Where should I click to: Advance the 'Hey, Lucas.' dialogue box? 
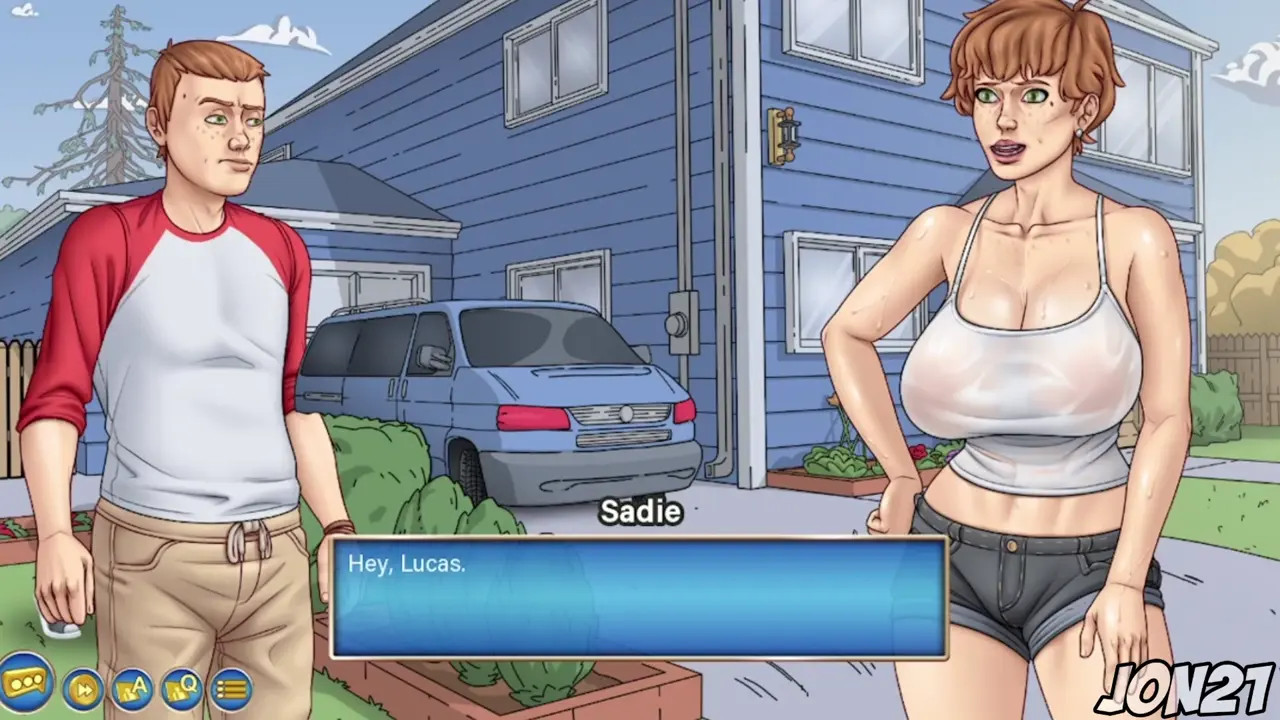point(639,598)
